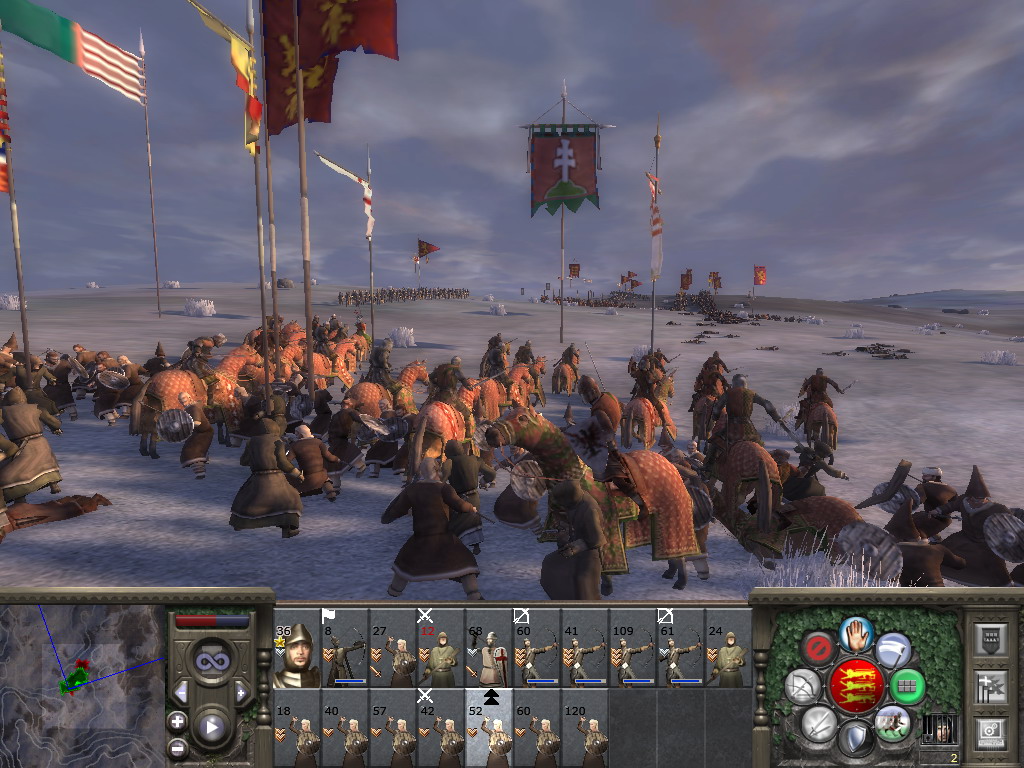Toggle fire-at-will using the bow icon
This screenshot has width=1024, height=768.
tap(802, 686)
